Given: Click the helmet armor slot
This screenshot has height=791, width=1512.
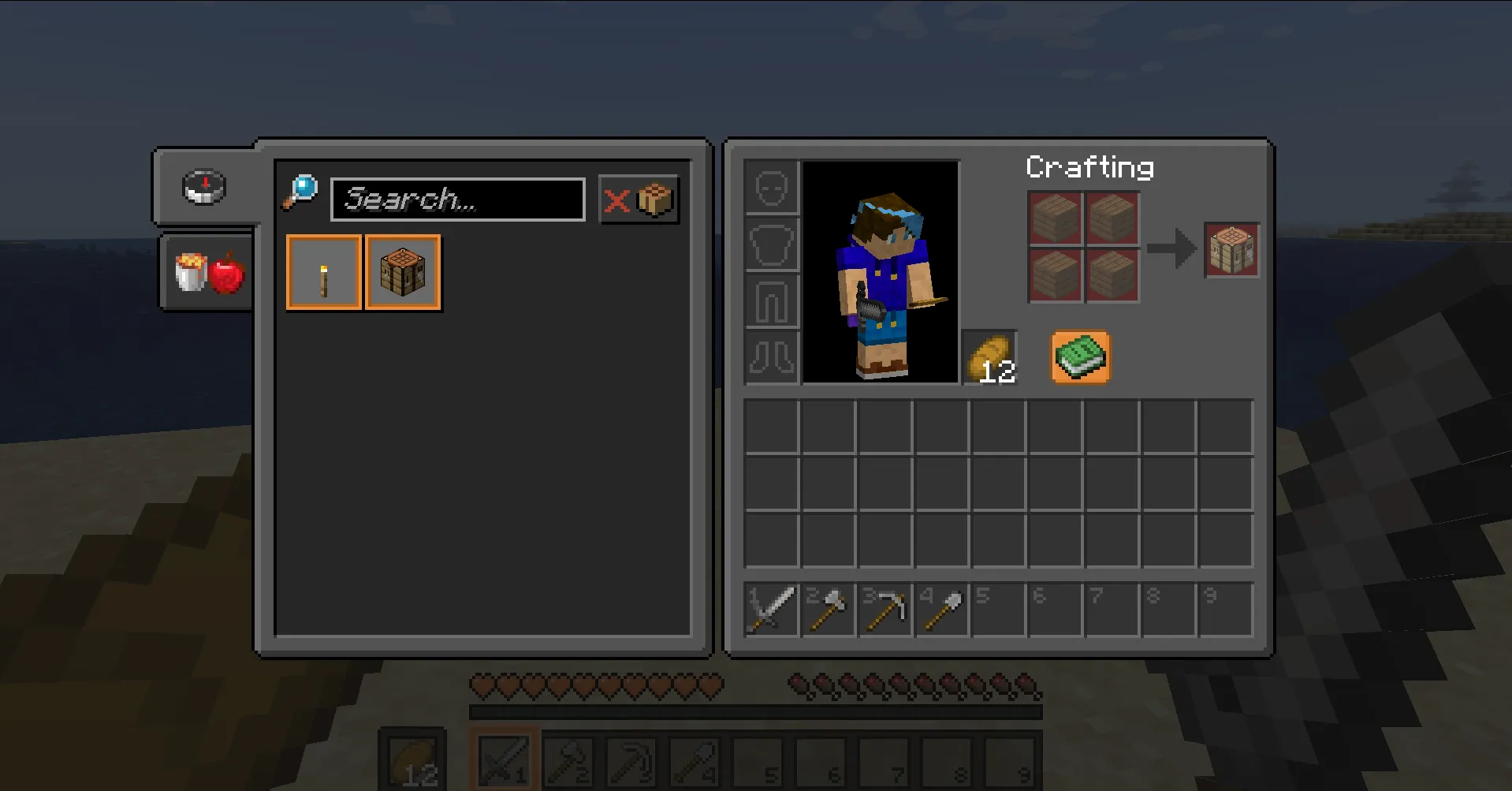Looking at the screenshot, I should click(x=770, y=188).
